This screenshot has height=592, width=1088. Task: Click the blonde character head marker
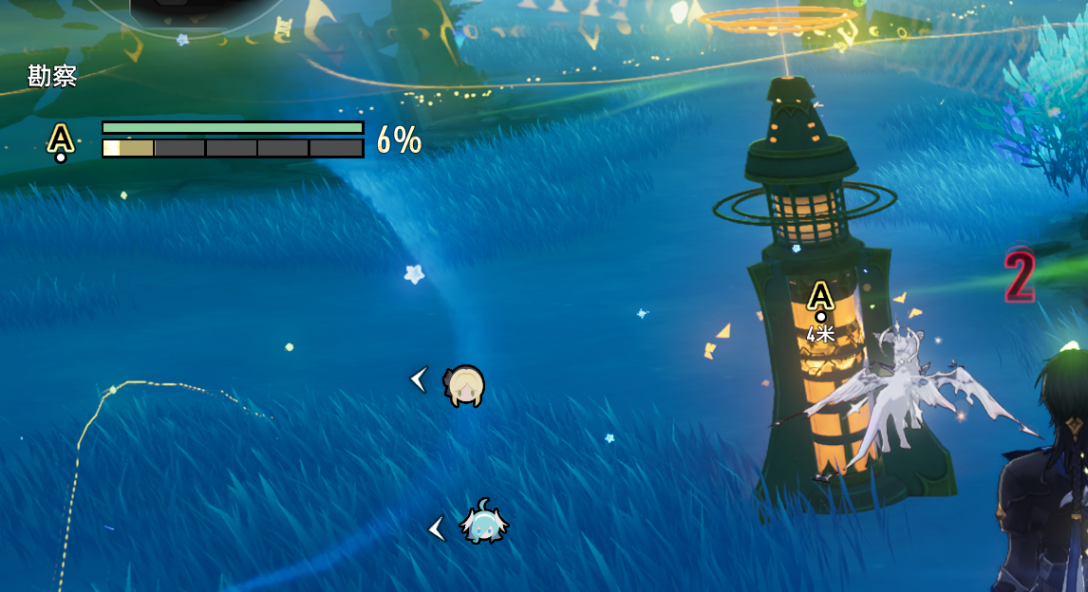(x=465, y=385)
